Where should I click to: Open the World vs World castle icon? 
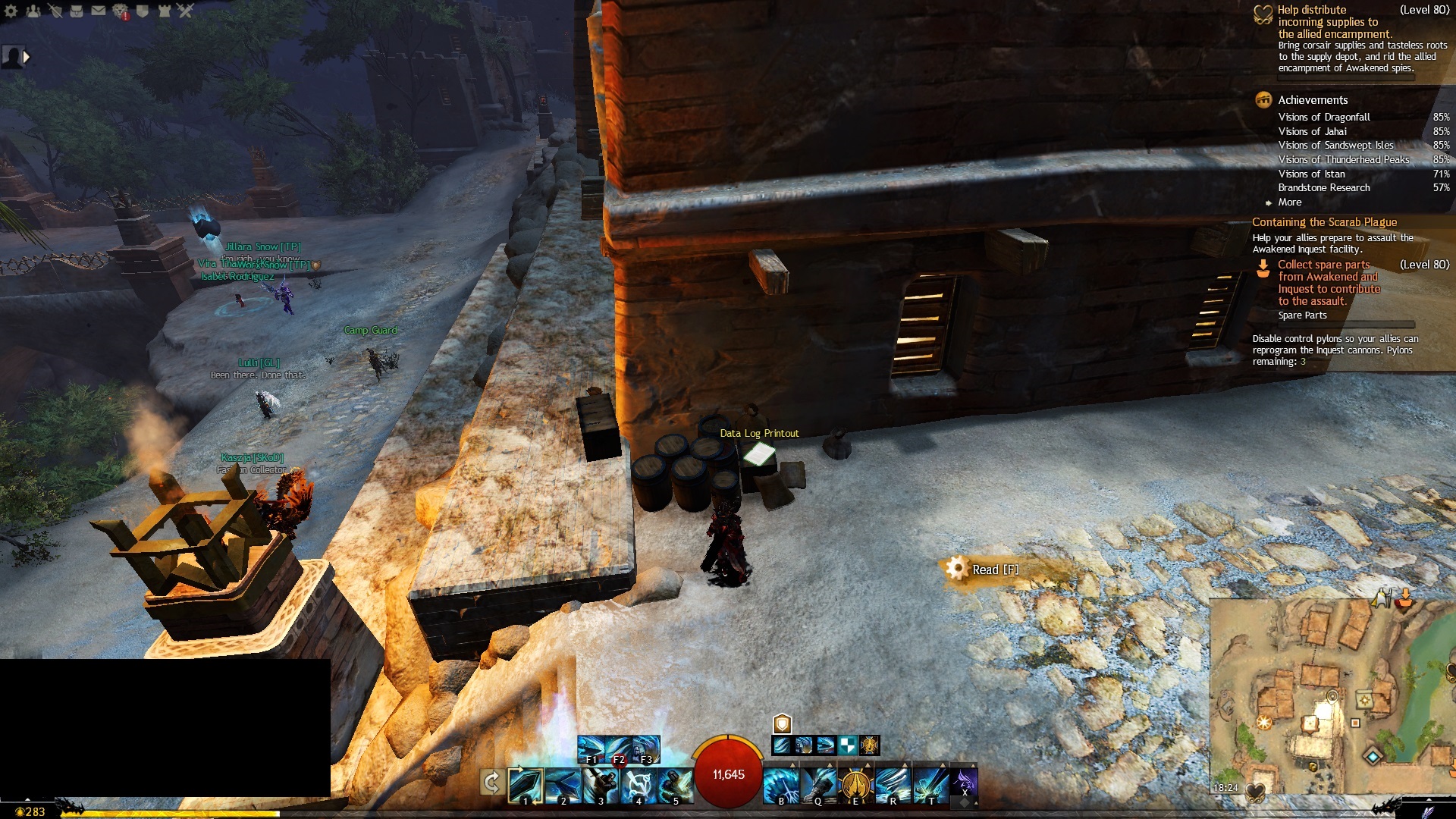coord(164,11)
